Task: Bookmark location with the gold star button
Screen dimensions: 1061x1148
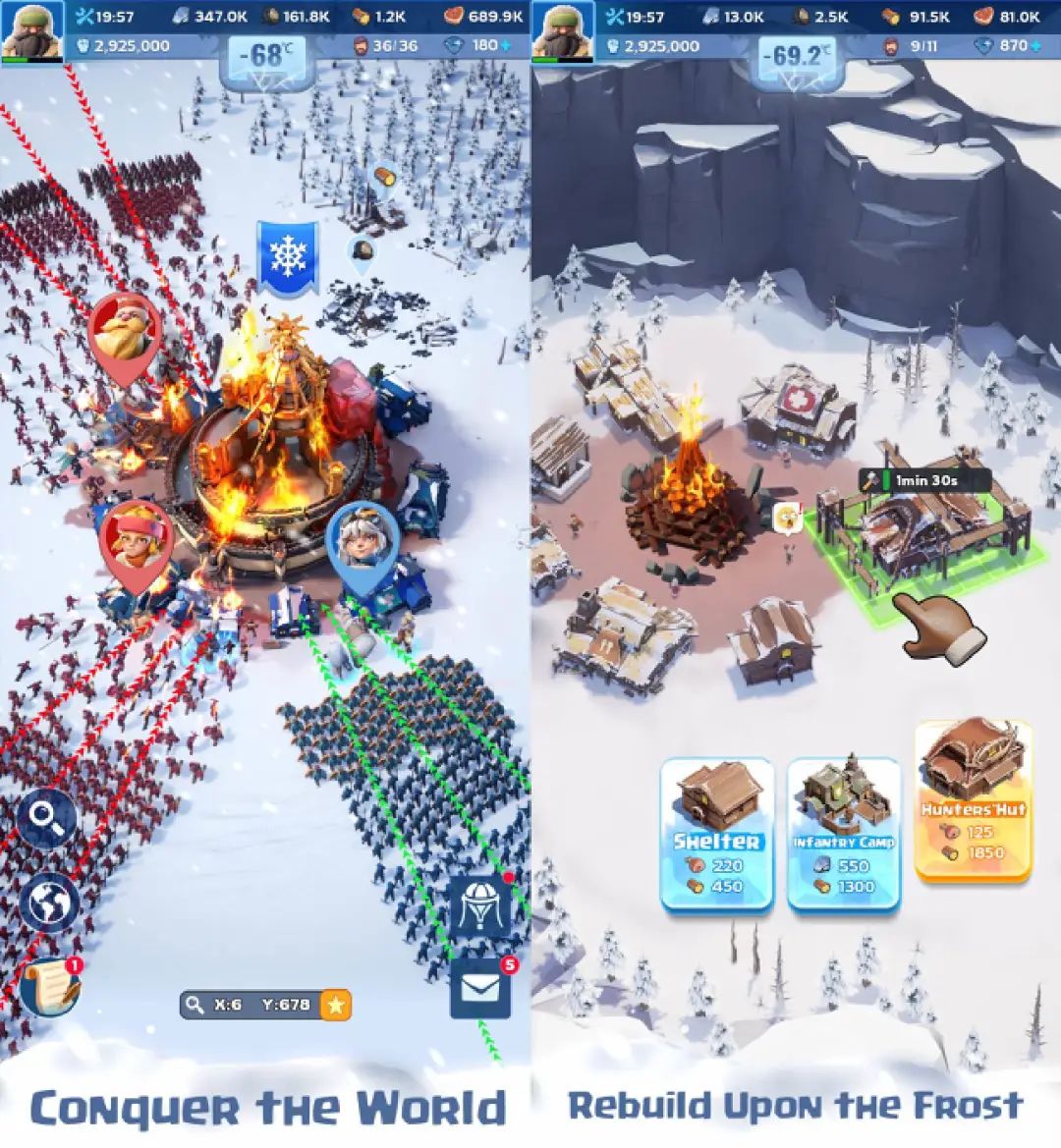Action: (x=336, y=1005)
